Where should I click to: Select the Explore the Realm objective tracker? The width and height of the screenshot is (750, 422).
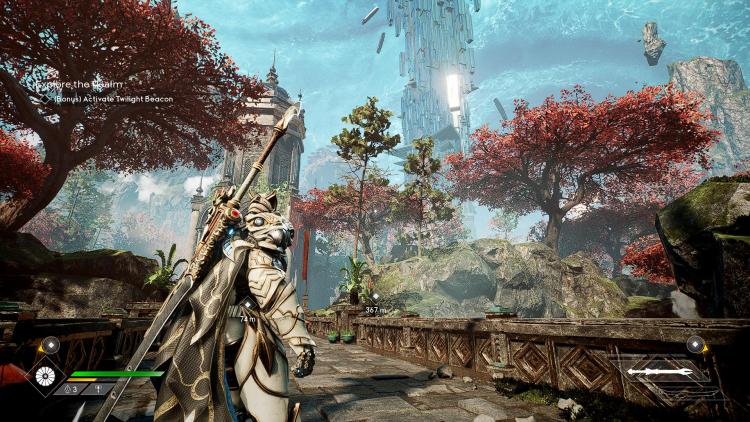80,86
